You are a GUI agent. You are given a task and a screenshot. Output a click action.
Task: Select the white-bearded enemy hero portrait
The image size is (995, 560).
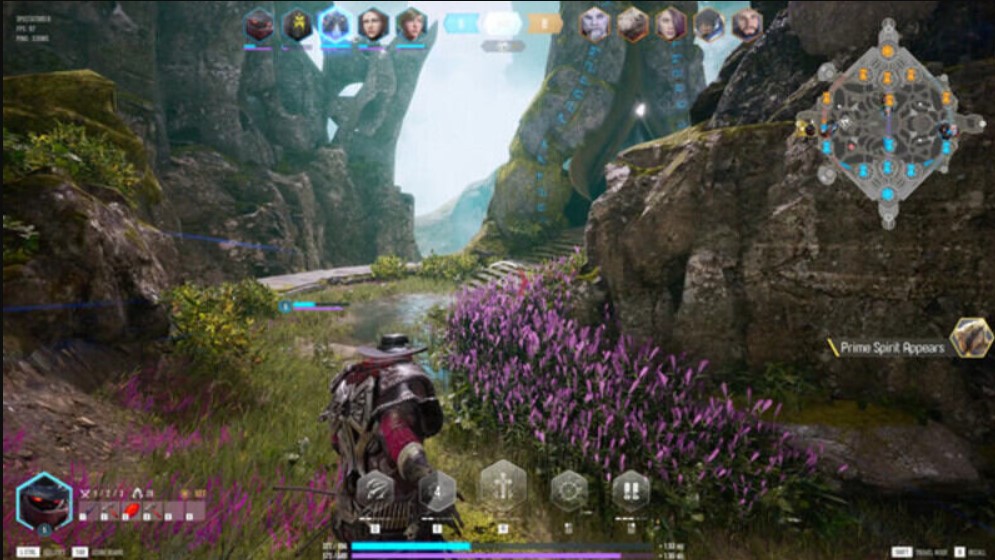tap(595, 24)
